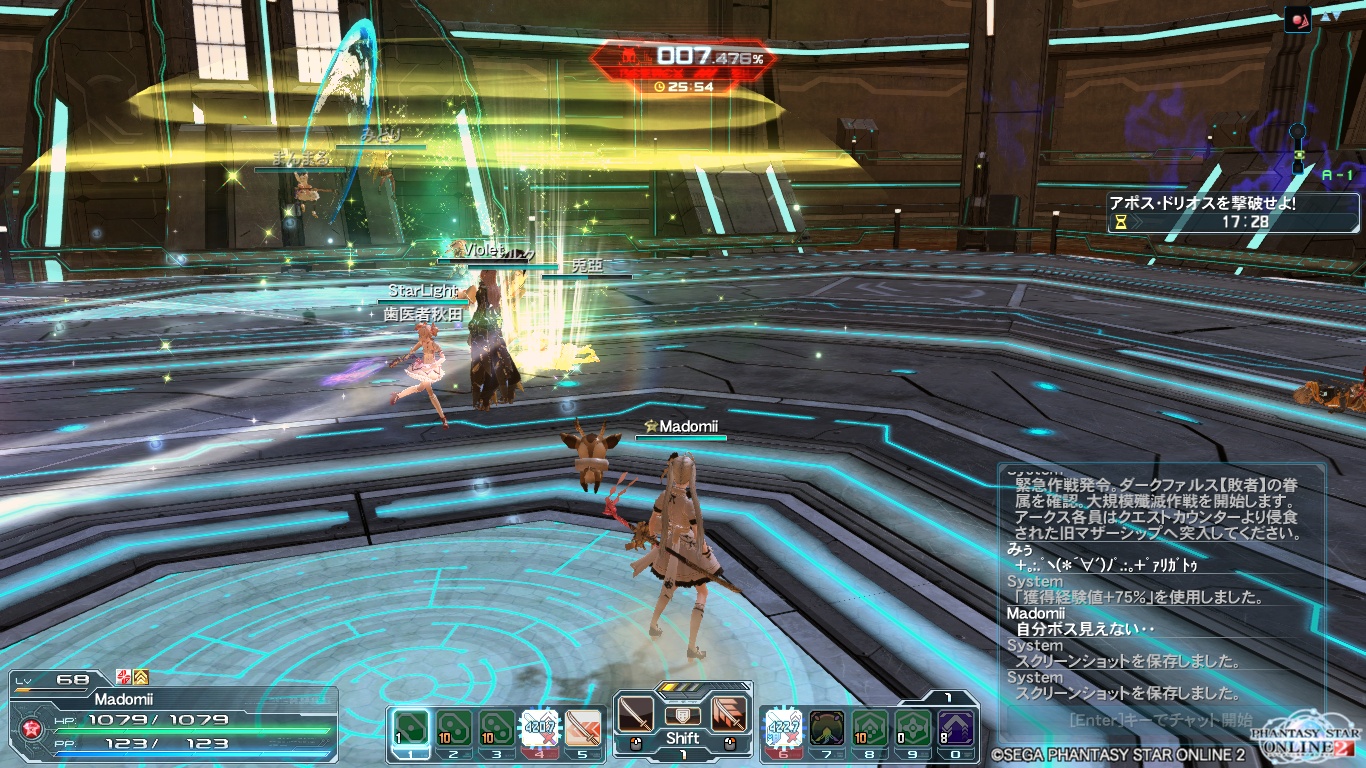Use the green hexagon item in slot 8
The width and height of the screenshot is (1366, 768).
tap(870, 727)
